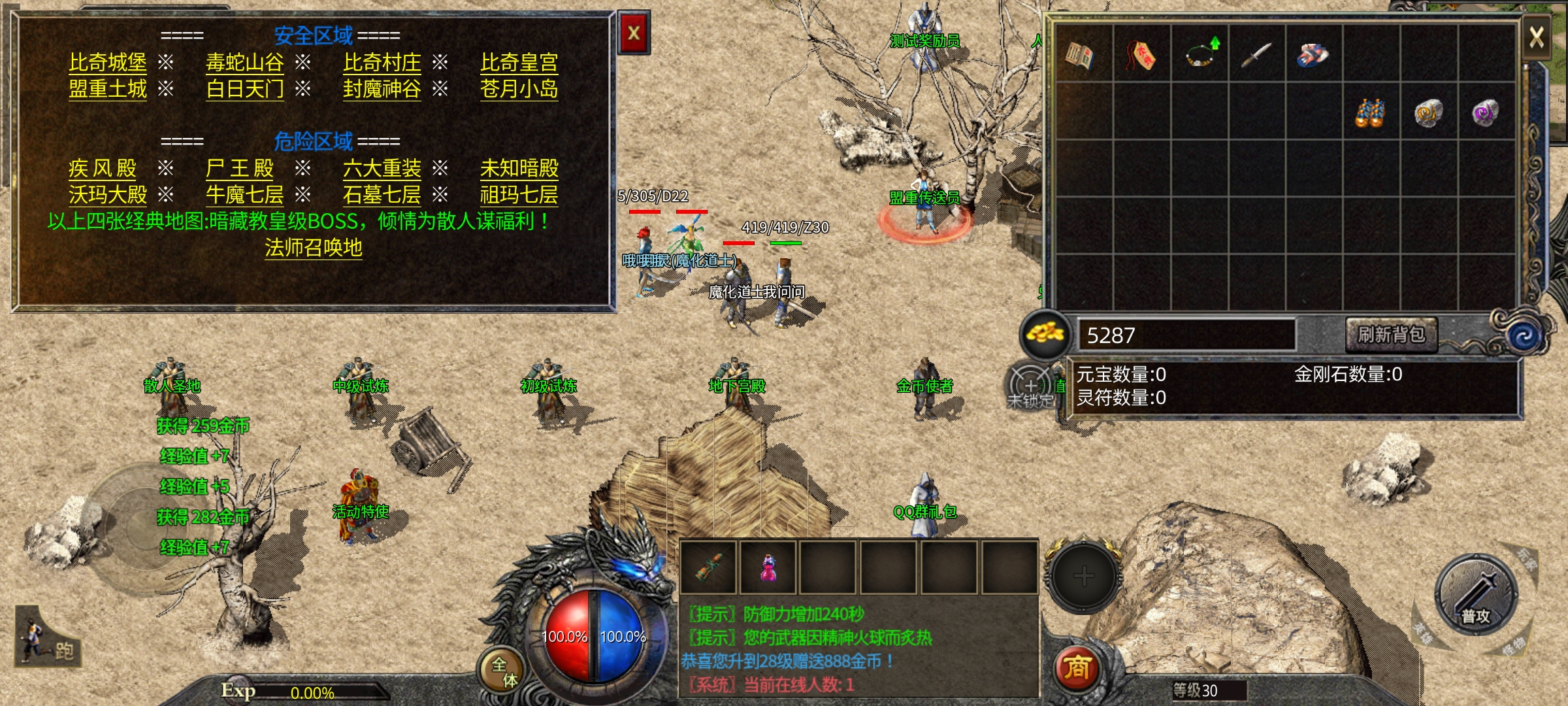Viewport: 1568px width, 706px height.
Task: Pick the necklace with green arrow
Action: coord(1200,55)
